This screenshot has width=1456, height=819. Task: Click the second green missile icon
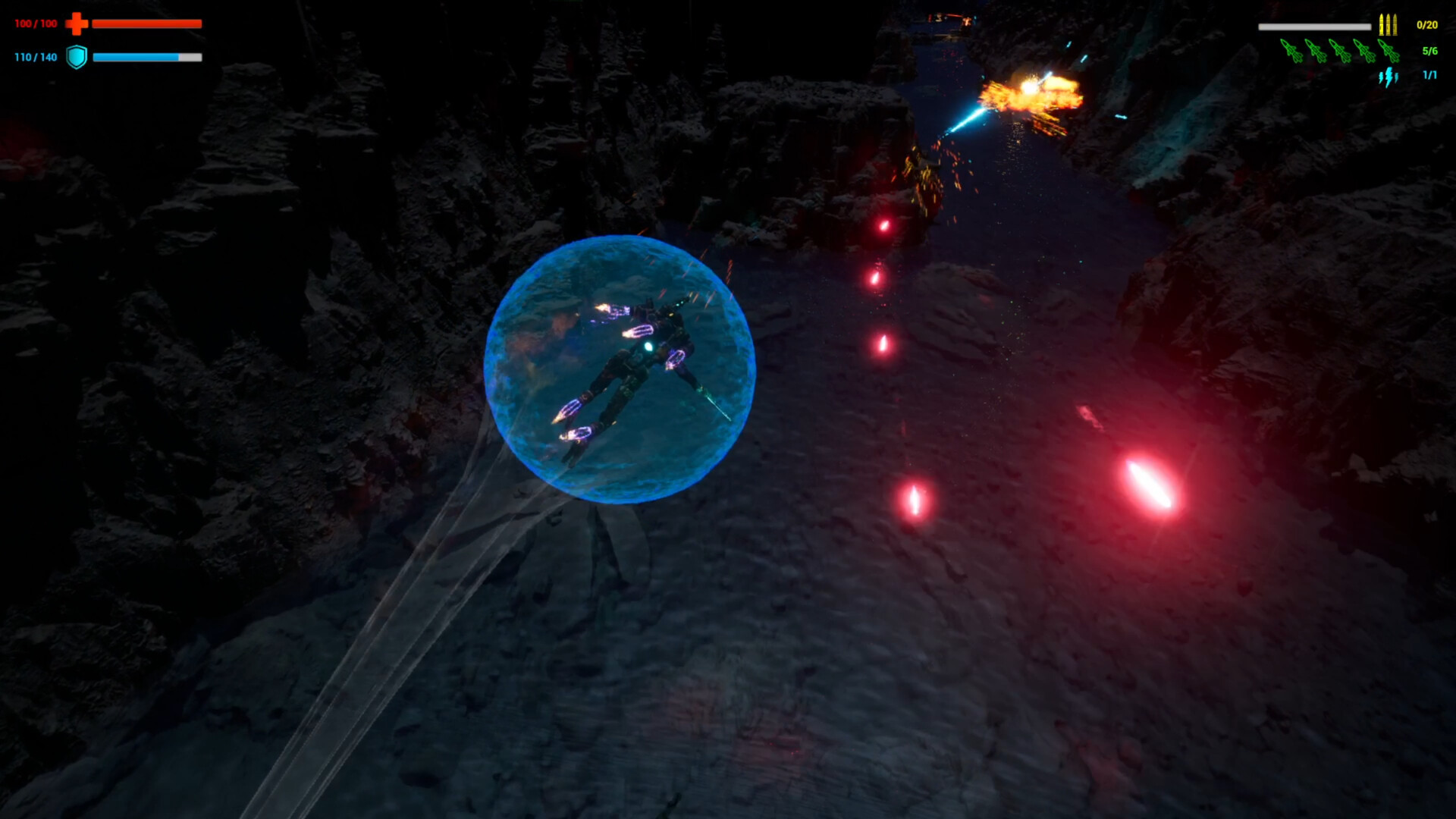pos(1316,52)
